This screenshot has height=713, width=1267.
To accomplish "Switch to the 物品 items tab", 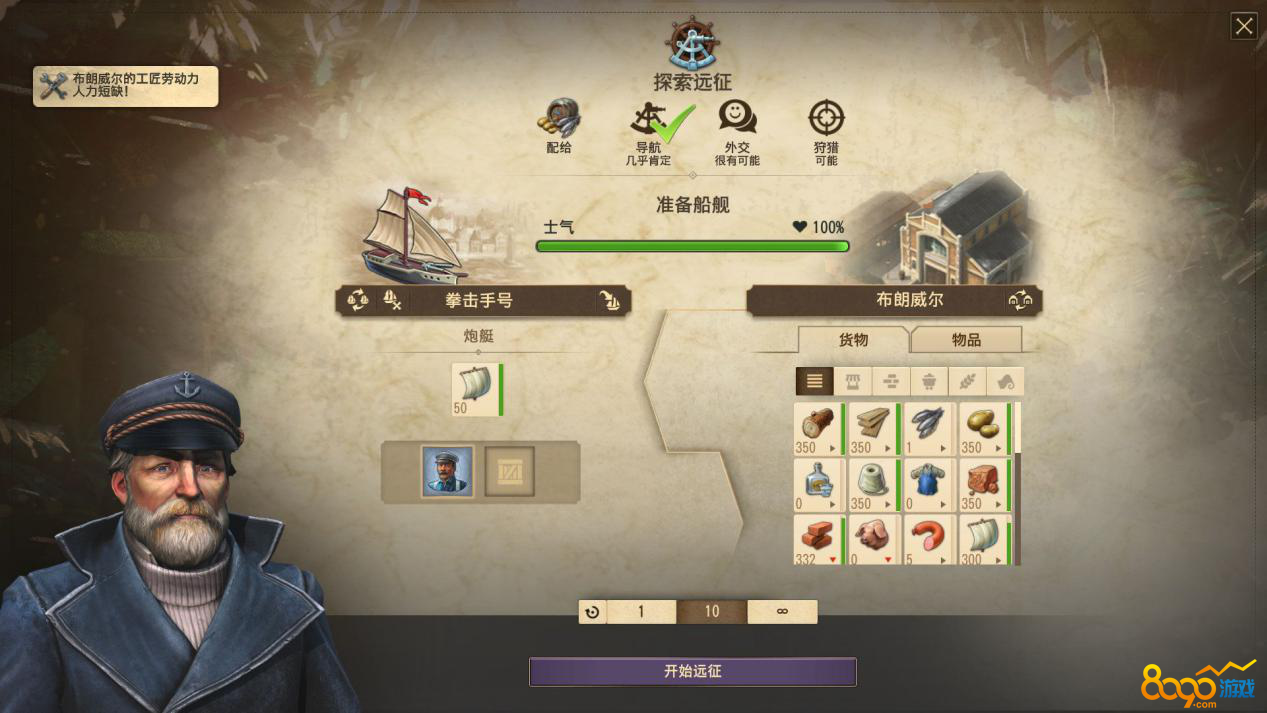I will (x=966, y=340).
